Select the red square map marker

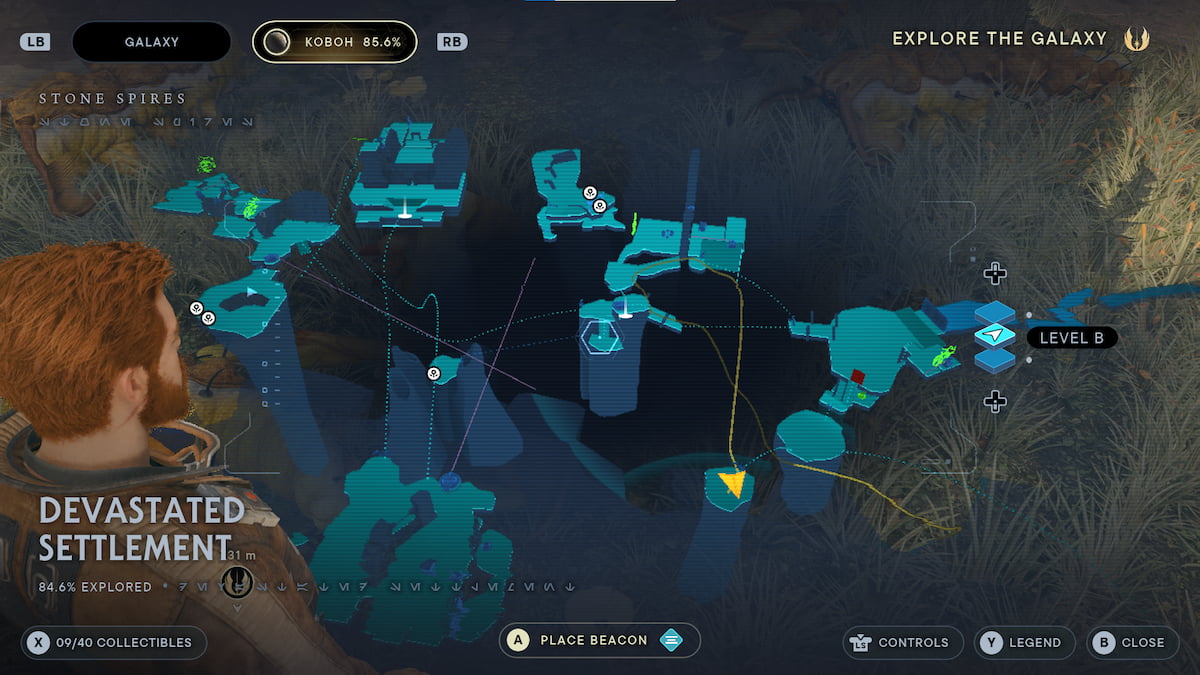coord(858,376)
